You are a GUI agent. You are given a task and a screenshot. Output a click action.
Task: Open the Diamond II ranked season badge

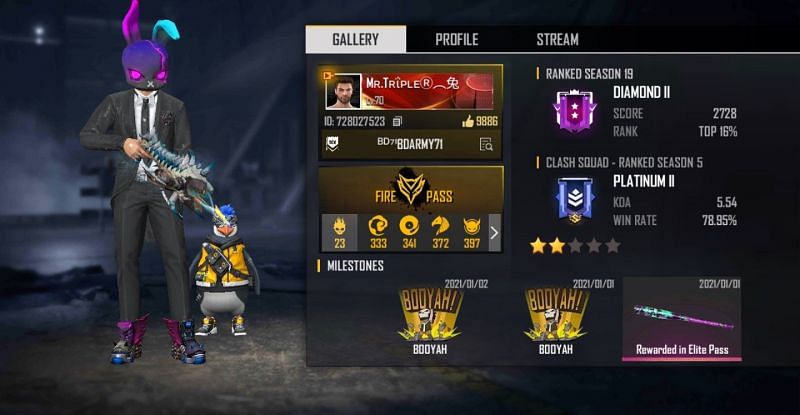click(x=573, y=112)
